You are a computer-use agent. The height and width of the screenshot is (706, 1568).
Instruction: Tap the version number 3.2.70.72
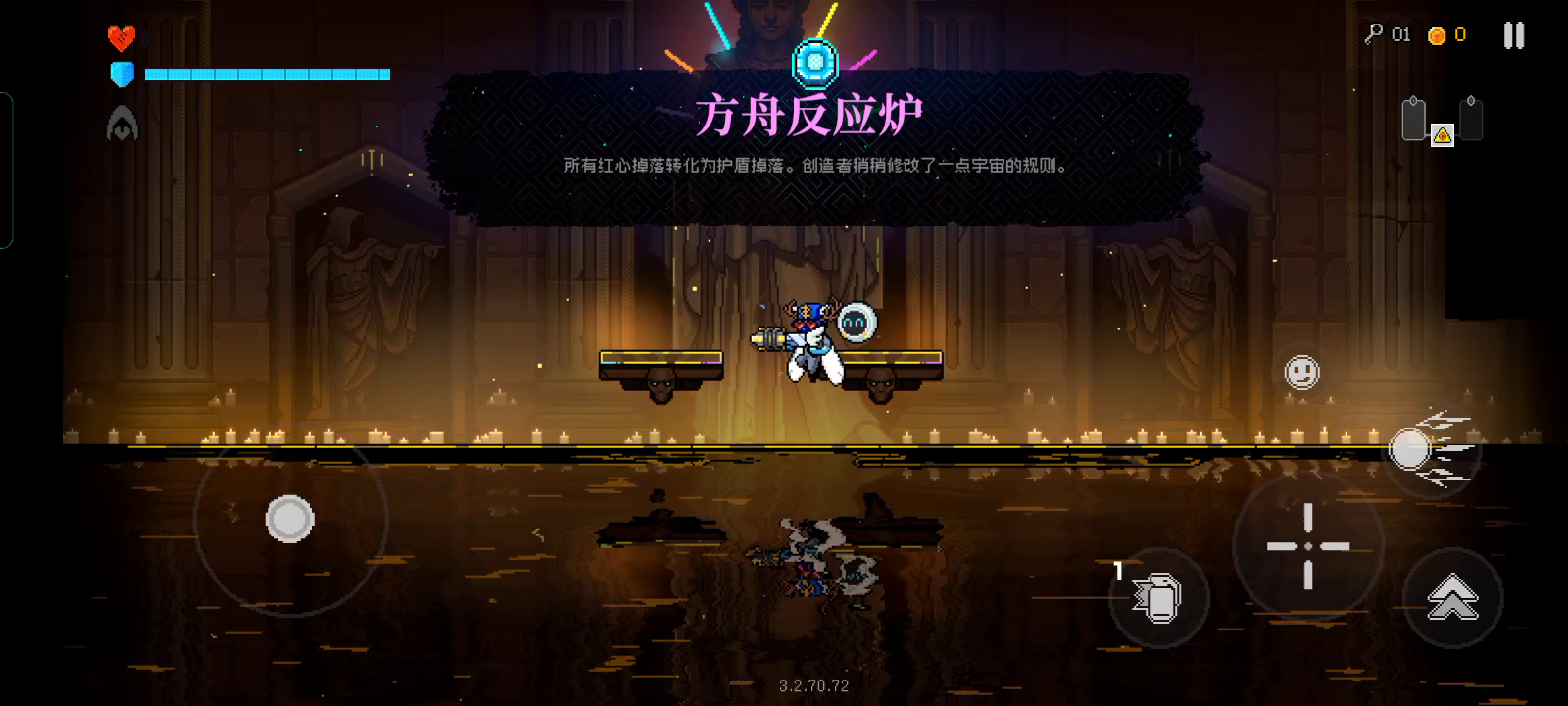click(x=812, y=685)
